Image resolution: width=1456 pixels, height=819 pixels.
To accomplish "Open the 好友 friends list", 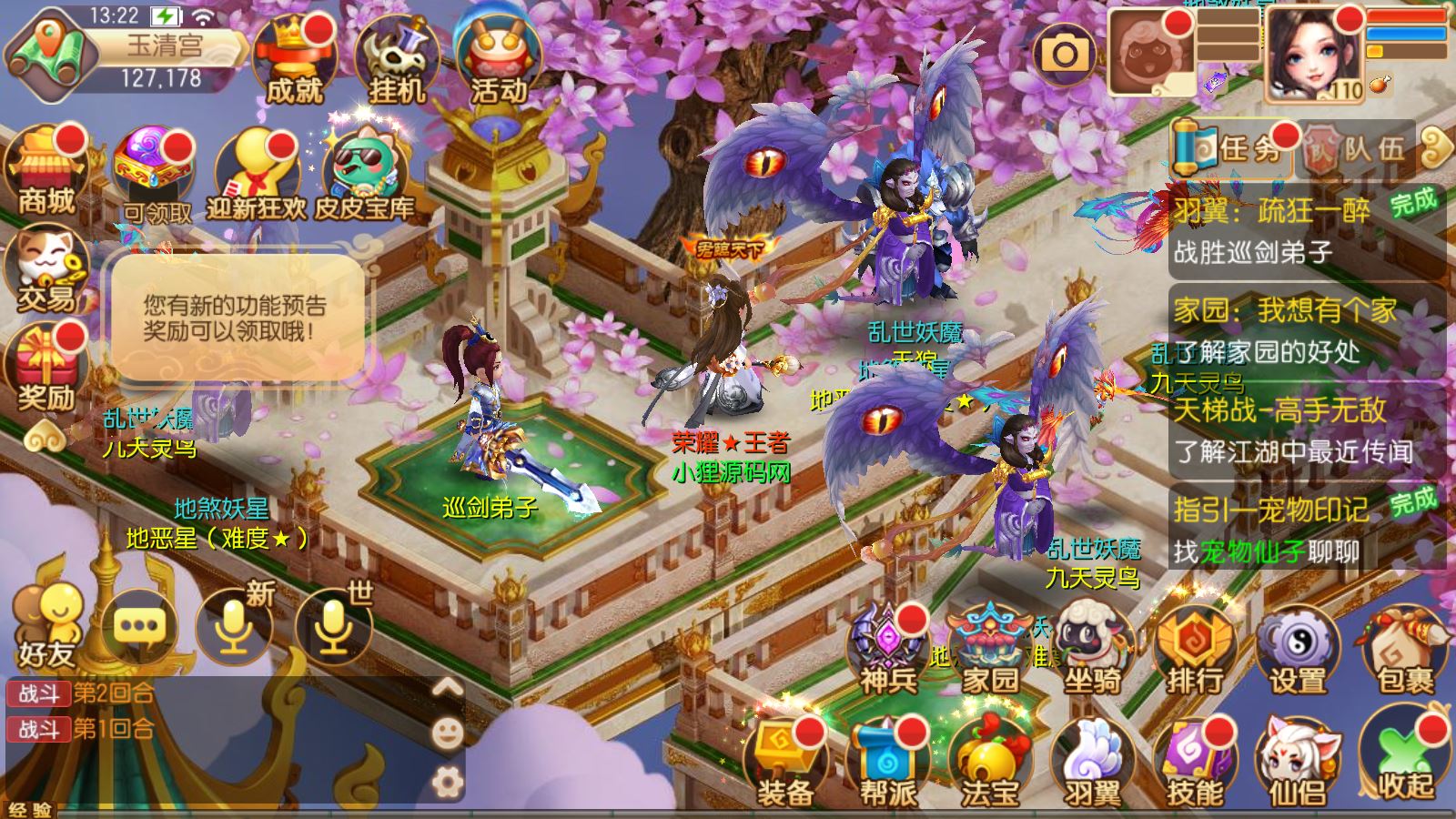I will tap(46, 626).
